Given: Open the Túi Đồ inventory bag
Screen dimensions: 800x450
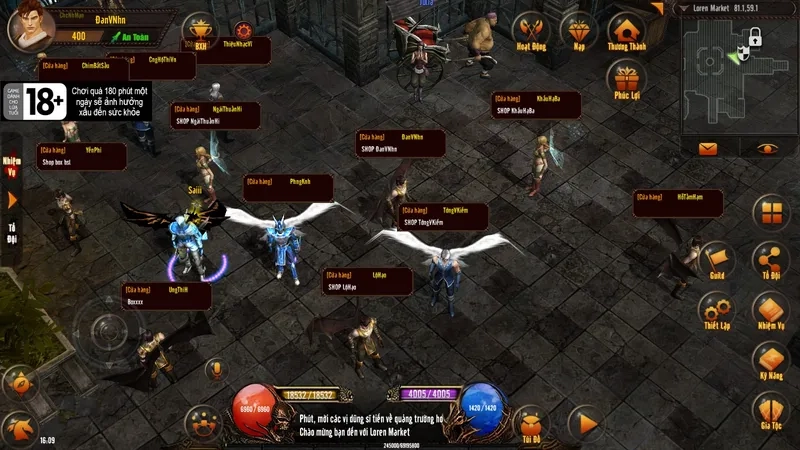Looking at the screenshot, I should click(x=530, y=422).
